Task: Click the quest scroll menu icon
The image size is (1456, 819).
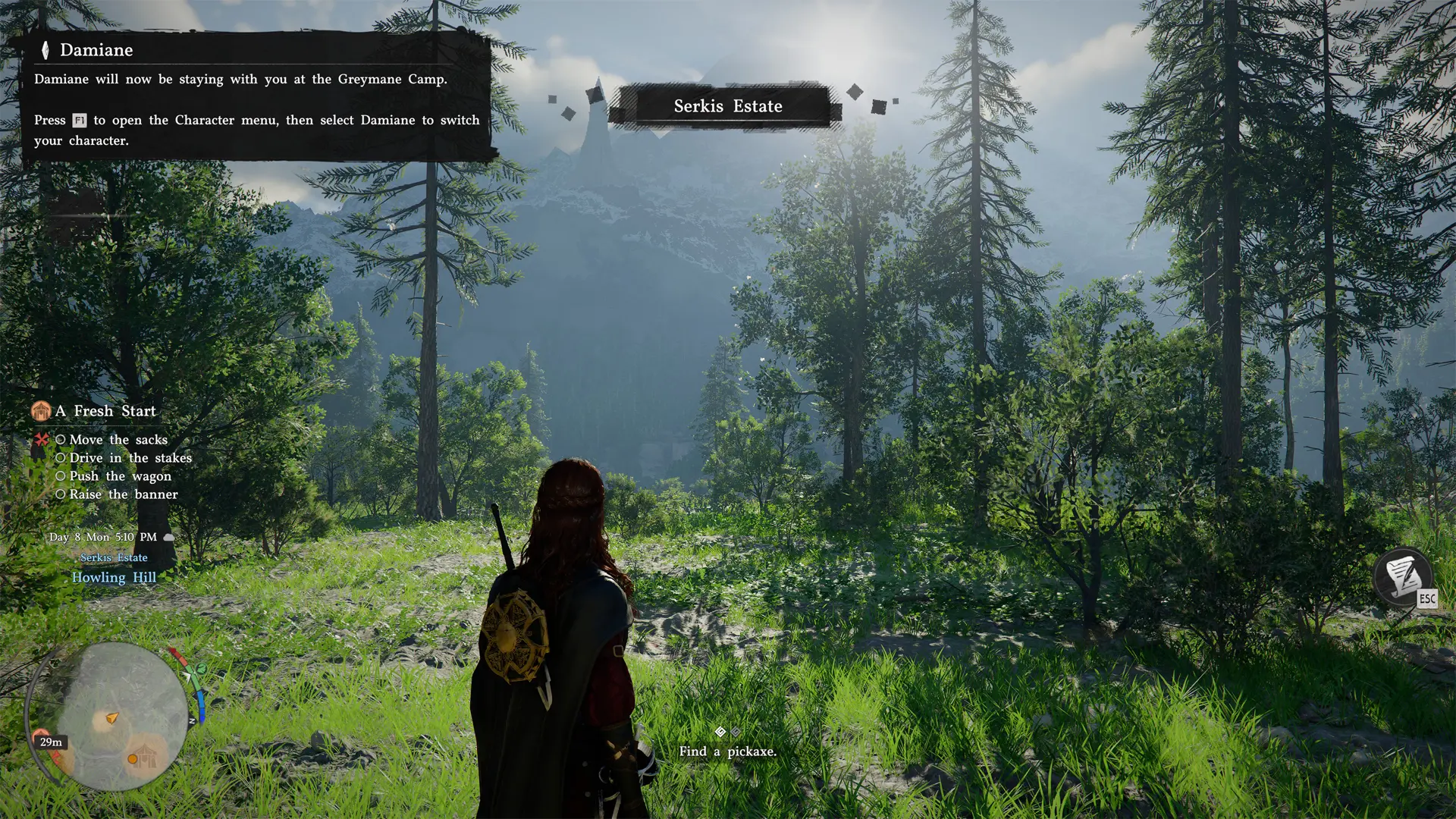Action: pos(1402,576)
